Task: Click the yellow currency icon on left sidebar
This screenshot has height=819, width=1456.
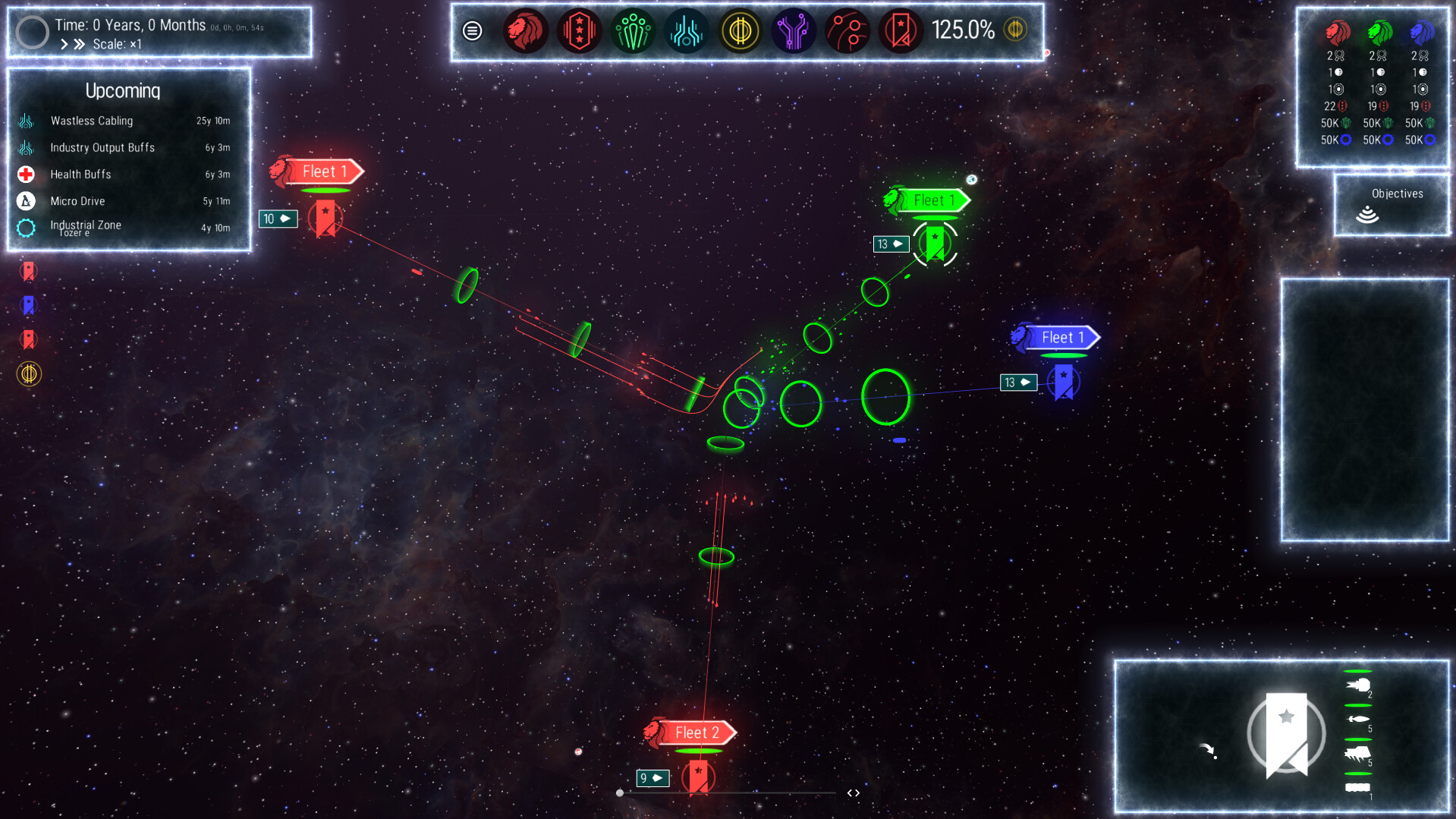Action: click(29, 374)
